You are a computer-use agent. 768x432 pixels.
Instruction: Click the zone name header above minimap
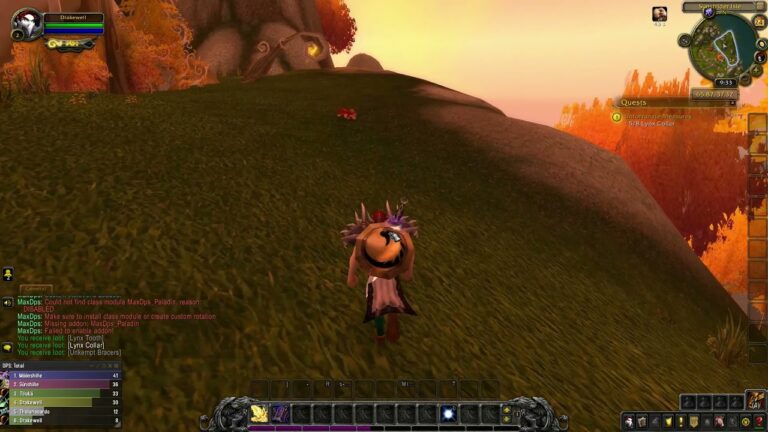[x=722, y=6]
